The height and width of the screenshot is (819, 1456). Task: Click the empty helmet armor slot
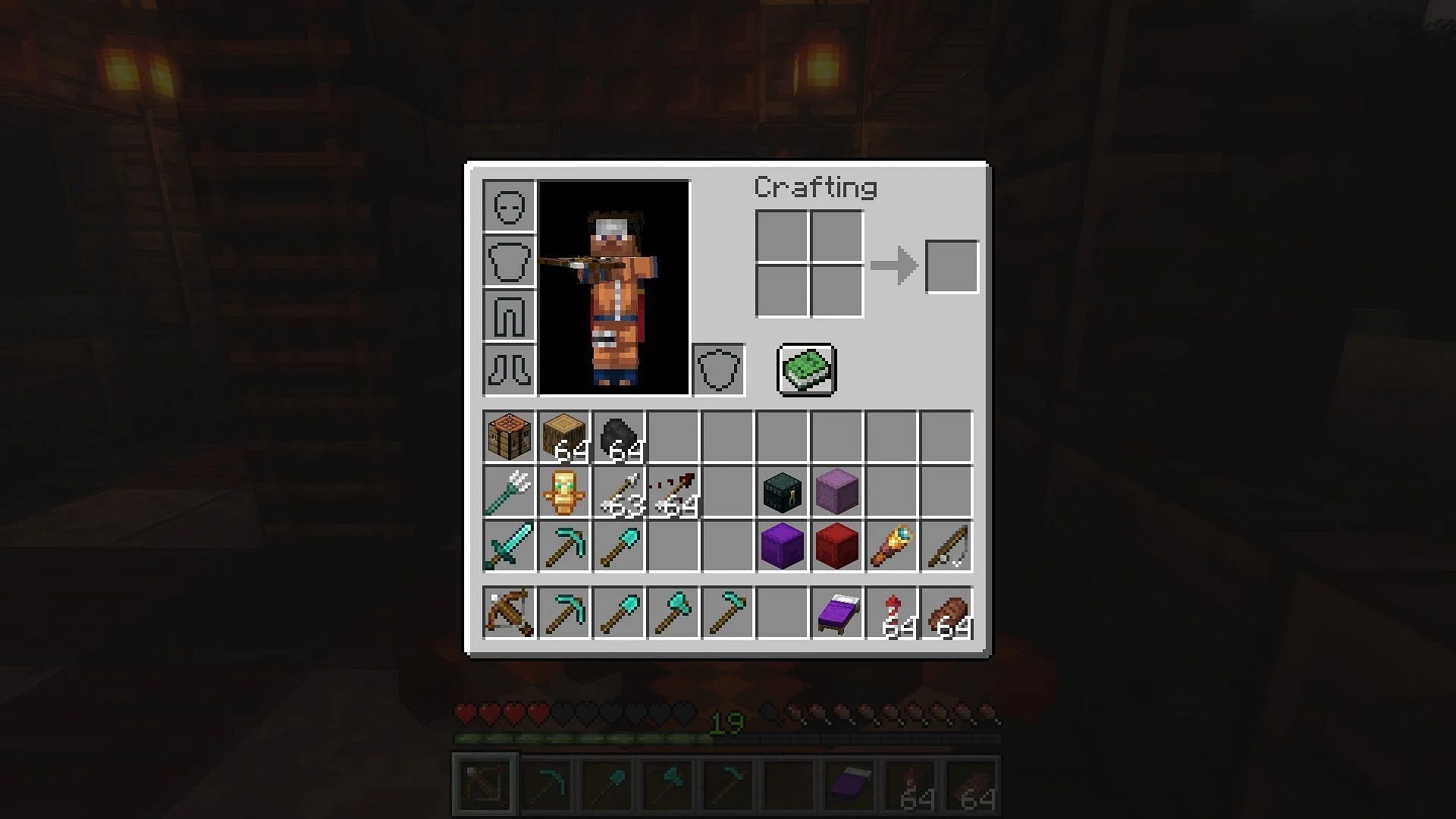508,206
